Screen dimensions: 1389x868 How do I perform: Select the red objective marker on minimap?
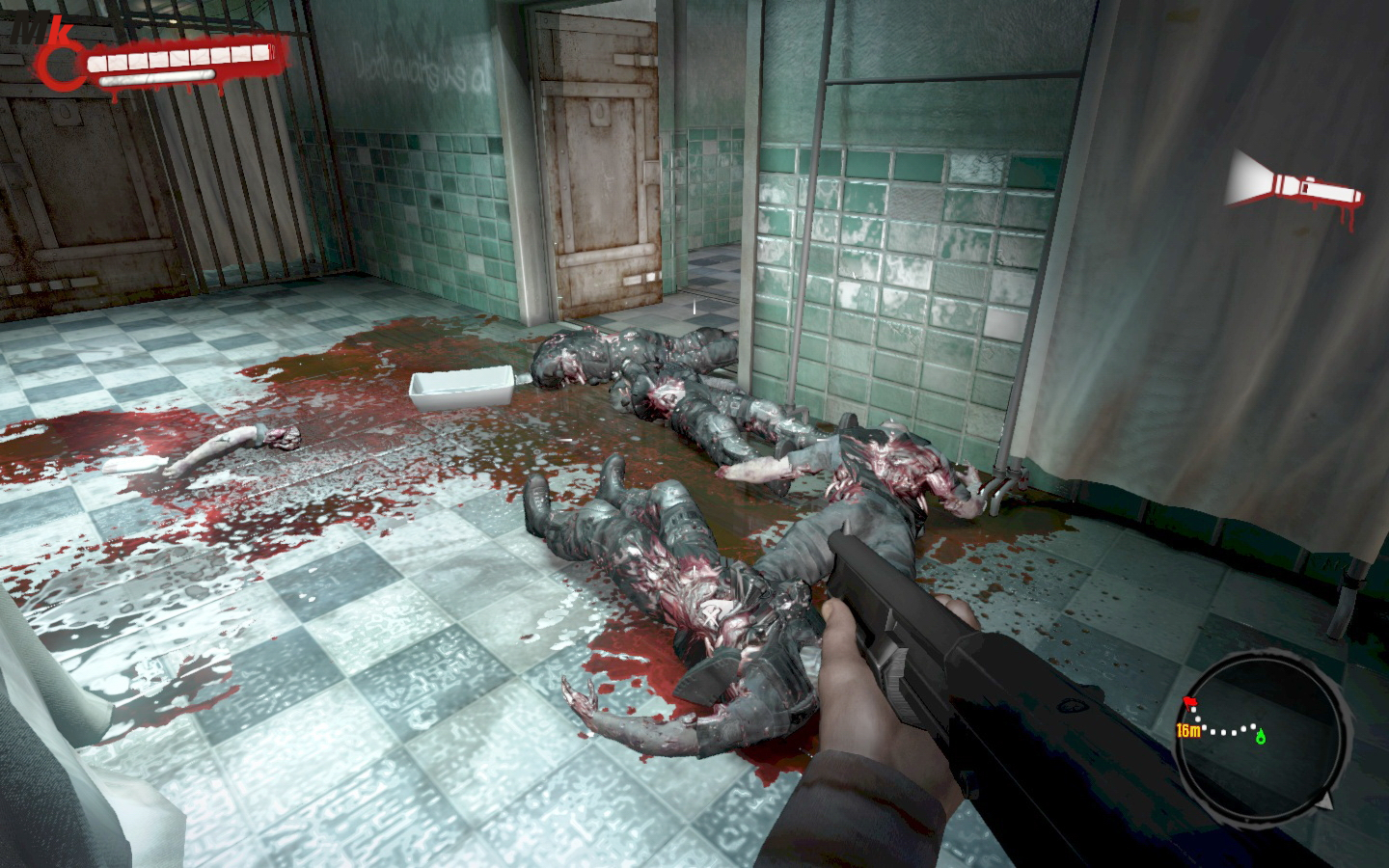pos(1188,701)
